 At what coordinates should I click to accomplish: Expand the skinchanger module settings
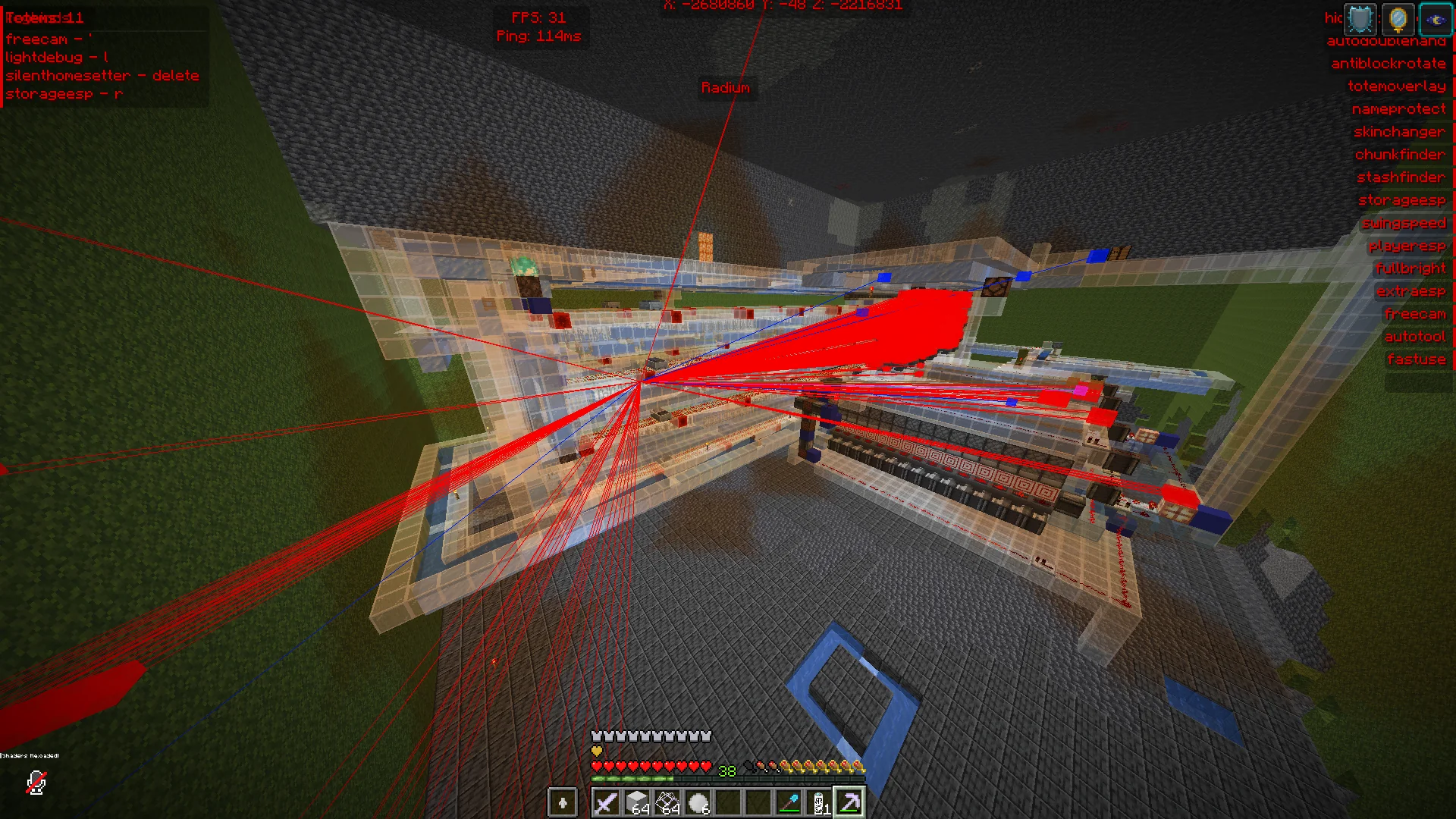pyautogui.click(x=1399, y=131)
